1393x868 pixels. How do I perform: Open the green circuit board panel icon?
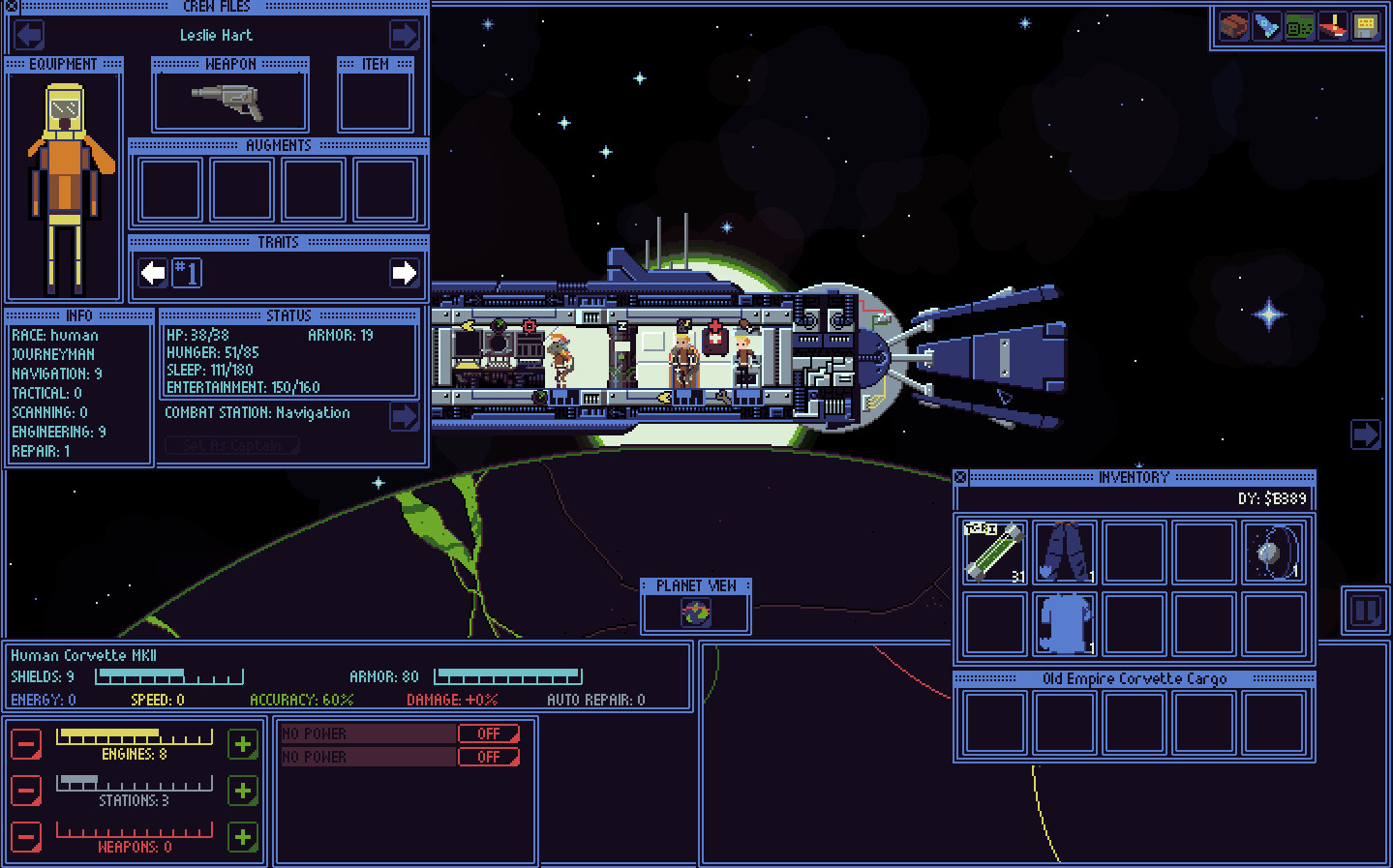click(x=1299, y=26)
